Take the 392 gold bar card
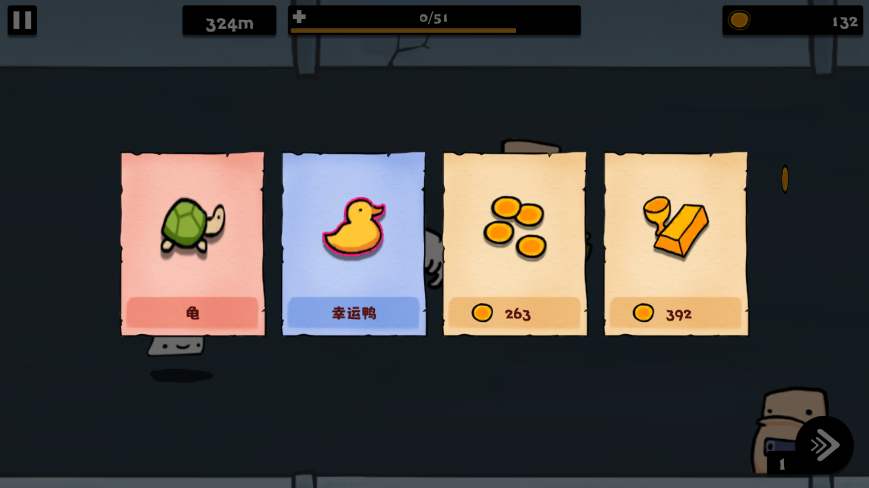Image resolution: width=869 pixels, height=488 pixels. [676, 243]
